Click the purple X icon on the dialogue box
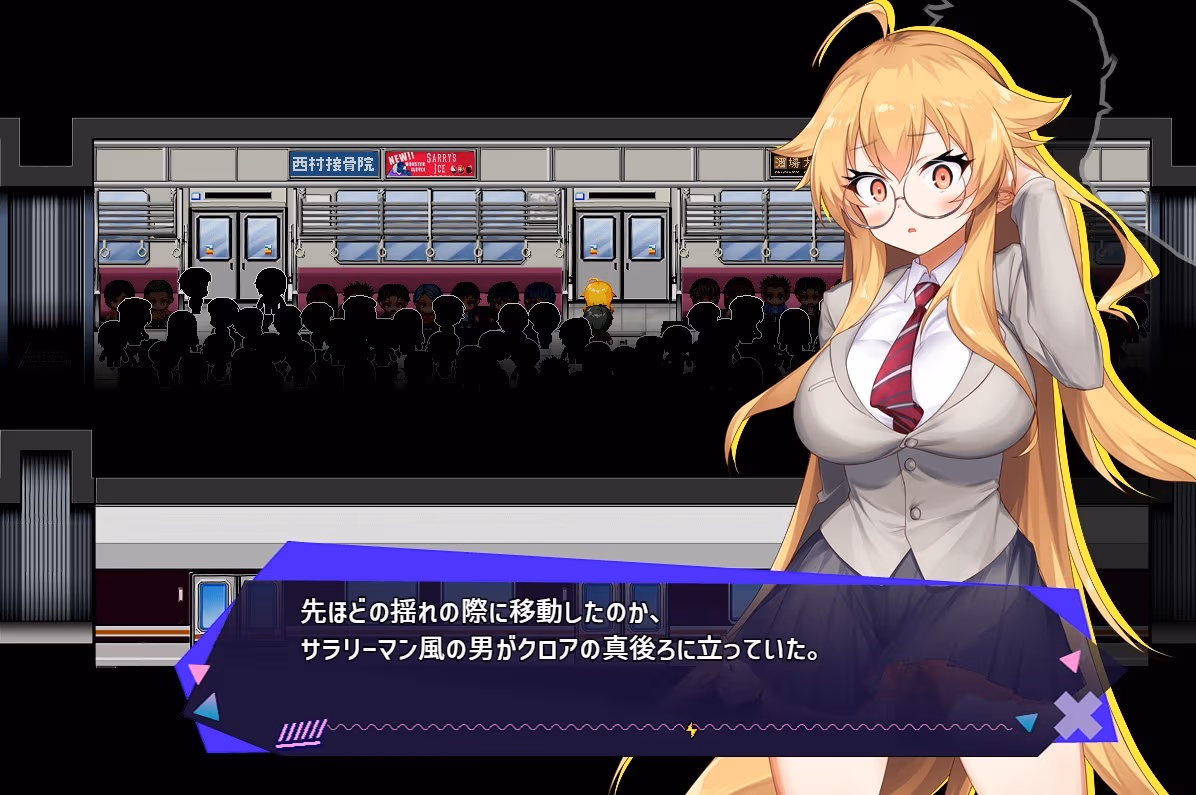Image resolution: width=1196 pixels, height=795 pixels. coord(1078,716)
